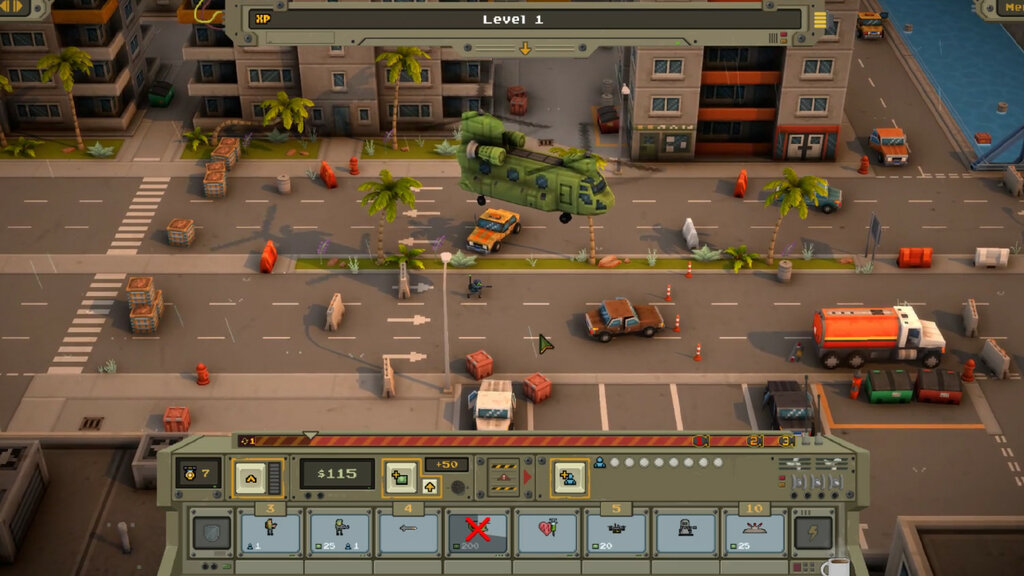The image size is (1024, 576).
Task: Click the XP badge on level bar
Action: tap(262, 19)
